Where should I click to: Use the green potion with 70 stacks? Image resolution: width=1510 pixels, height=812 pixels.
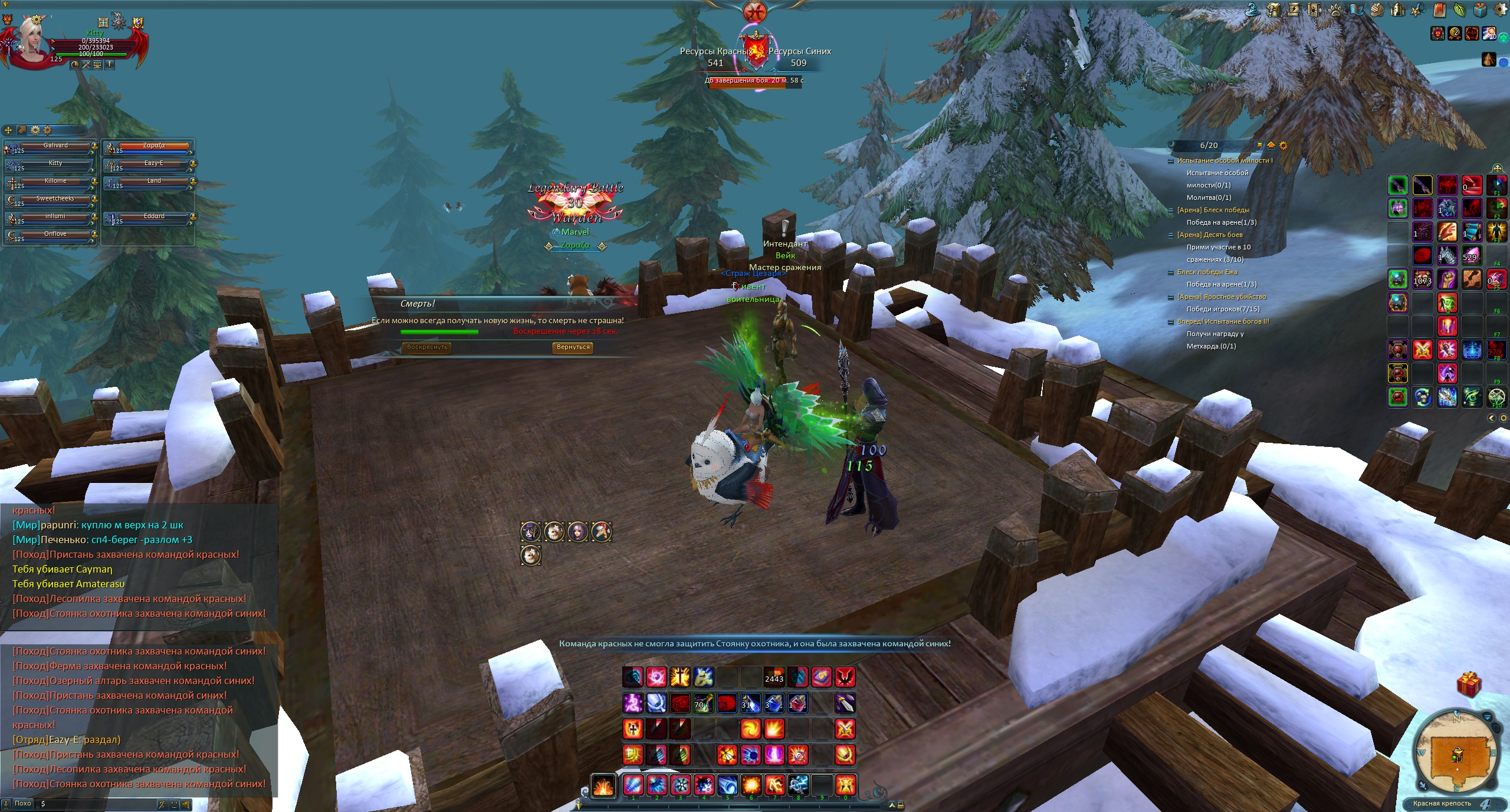pyautogui.click(x=703, y=703)
